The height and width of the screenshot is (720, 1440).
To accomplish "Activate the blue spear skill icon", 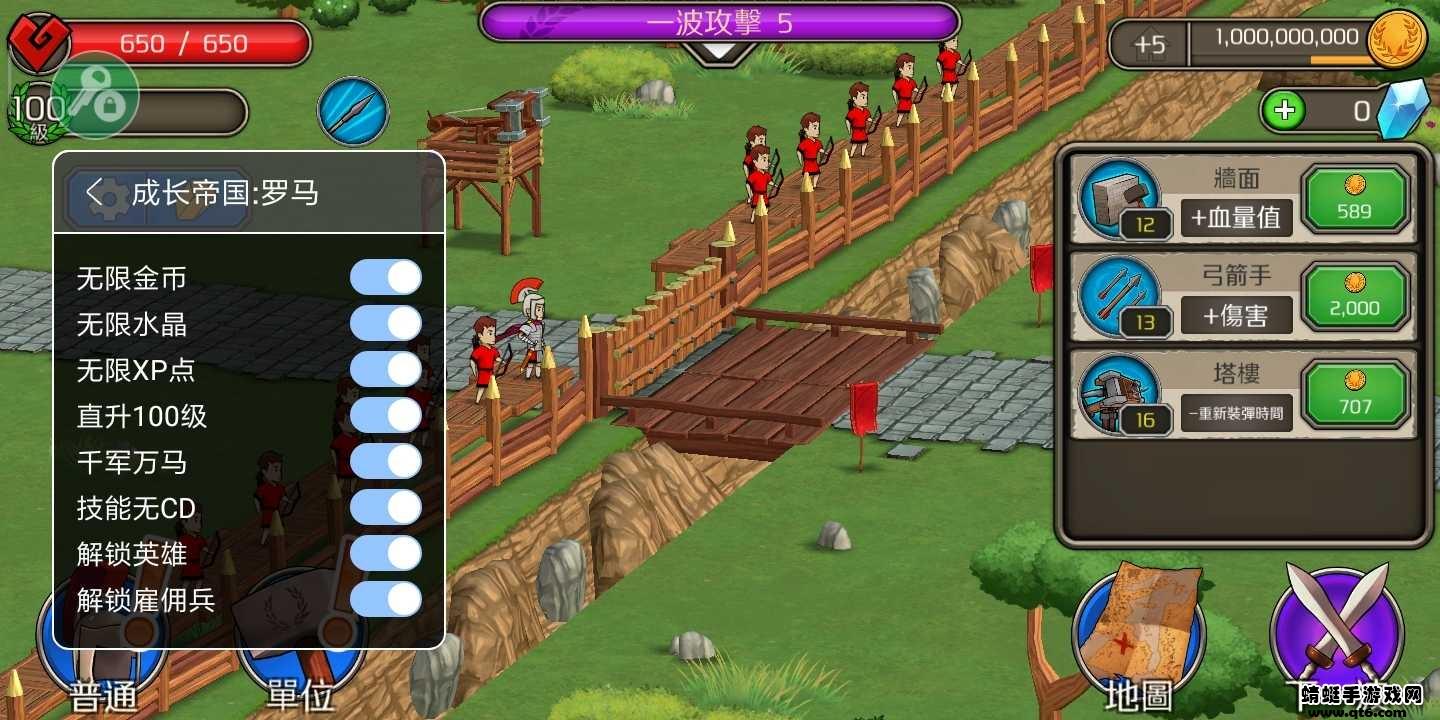I will point(352,111).
